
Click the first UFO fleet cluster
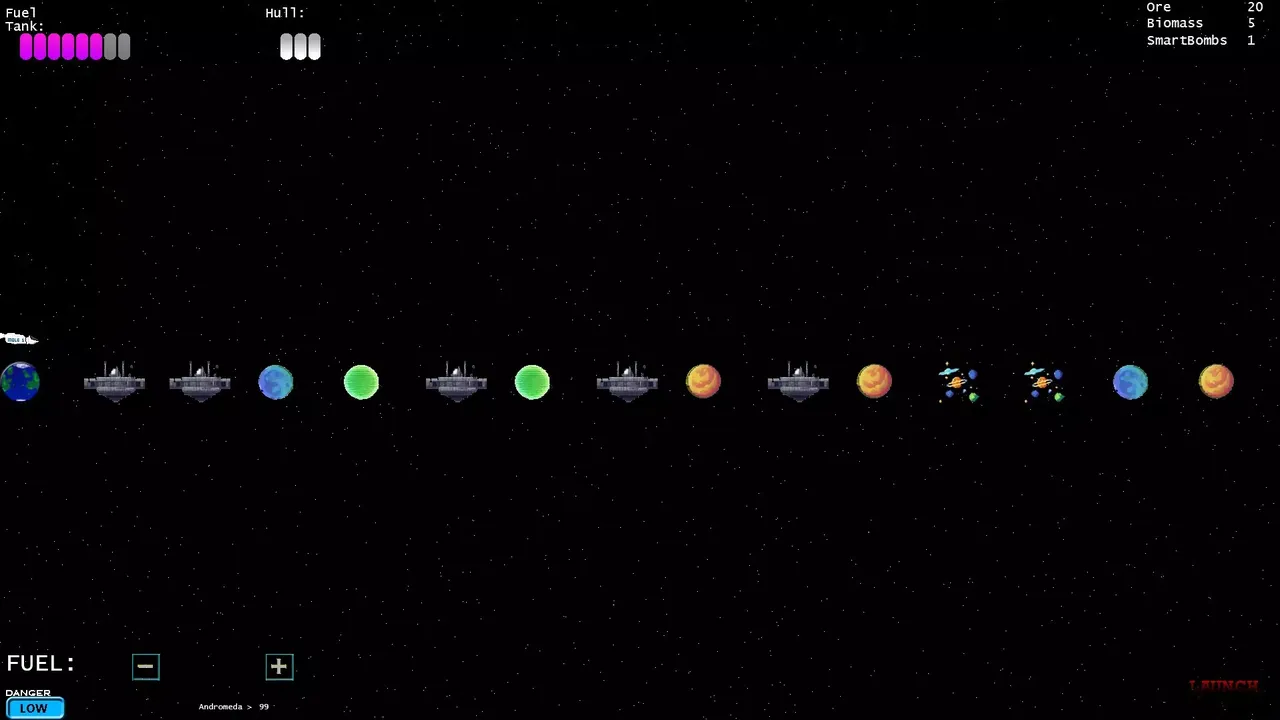[958, 383]
